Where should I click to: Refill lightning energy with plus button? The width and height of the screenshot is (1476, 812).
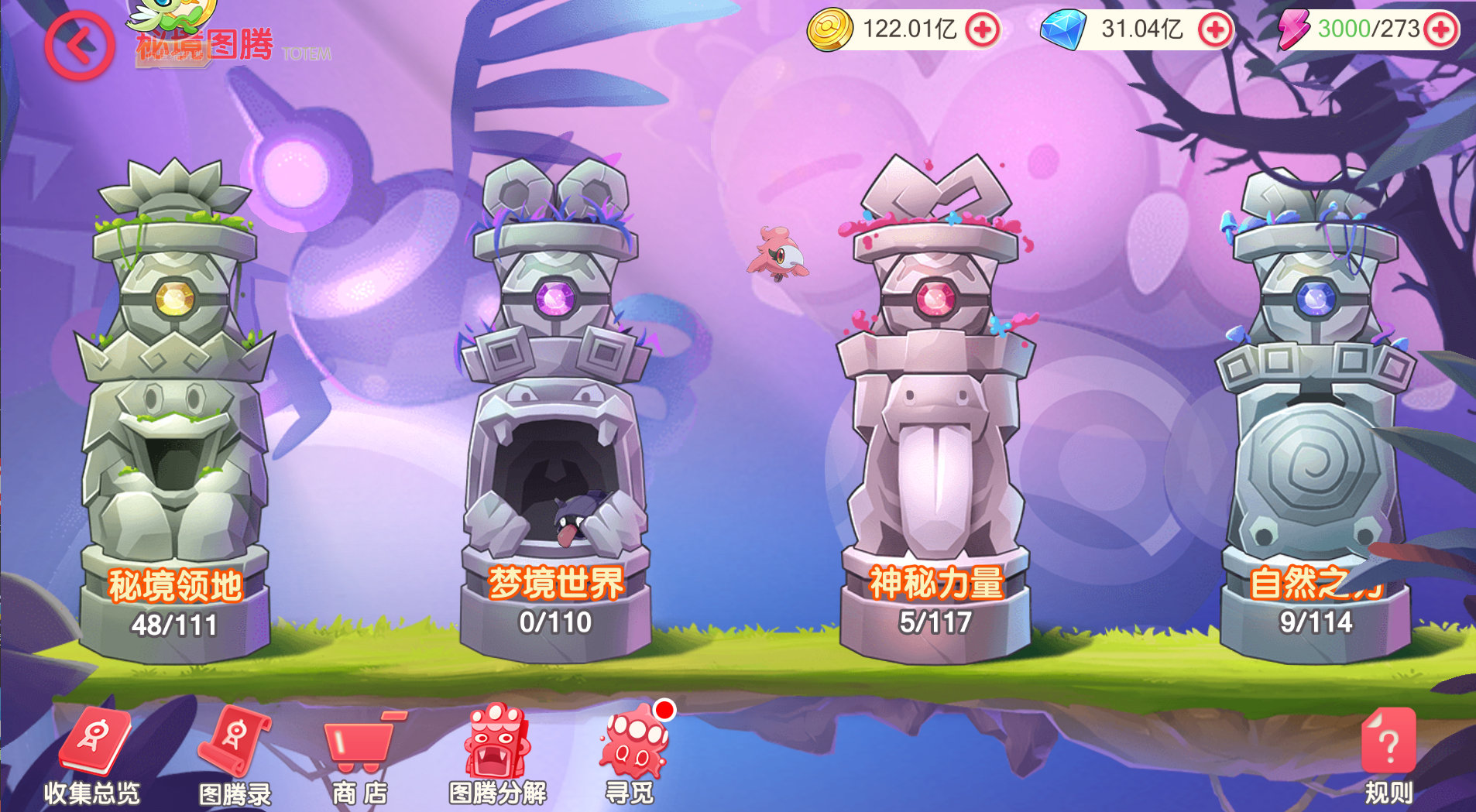pyautogui.click(x=1440, y=30)
